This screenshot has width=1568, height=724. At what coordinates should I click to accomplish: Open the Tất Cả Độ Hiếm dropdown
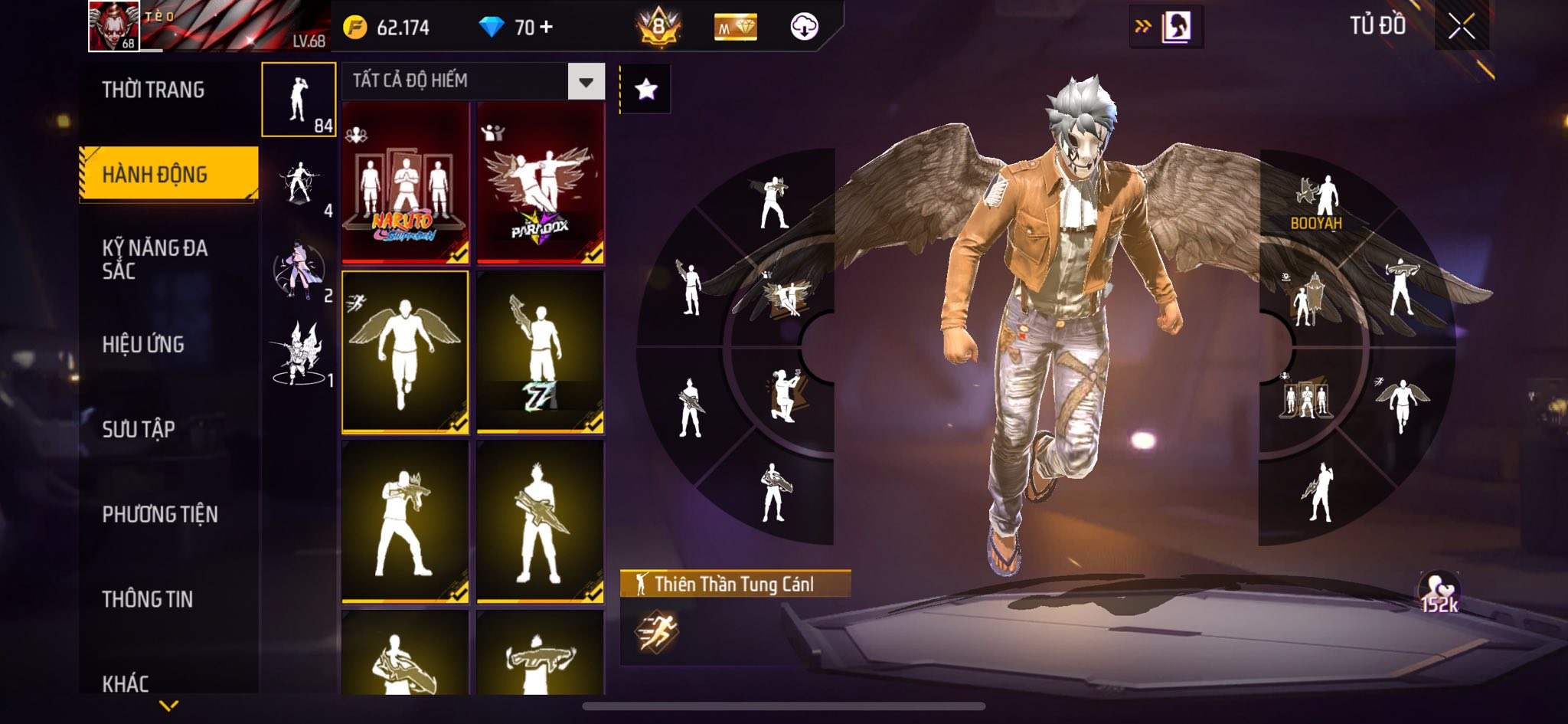point(472,81)
